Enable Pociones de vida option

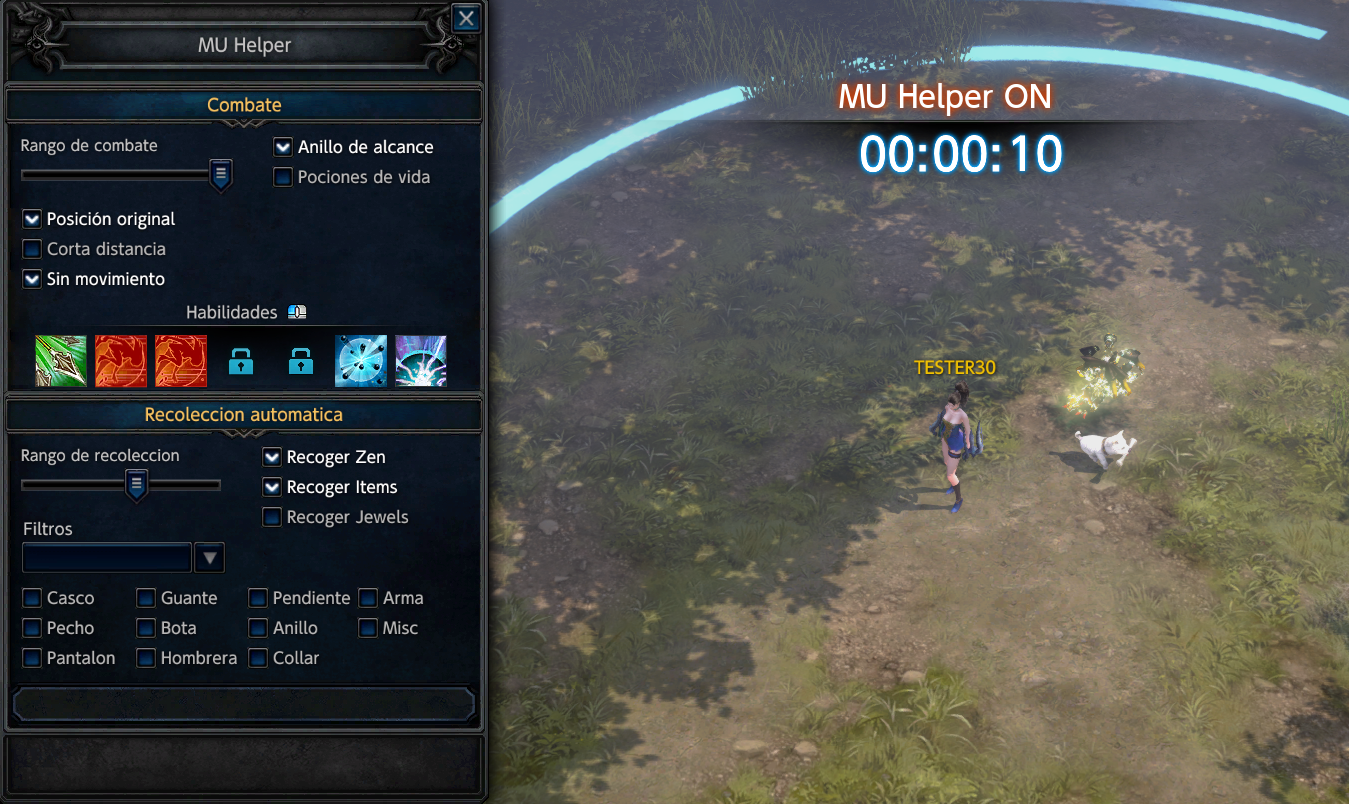tap(283, 177)
